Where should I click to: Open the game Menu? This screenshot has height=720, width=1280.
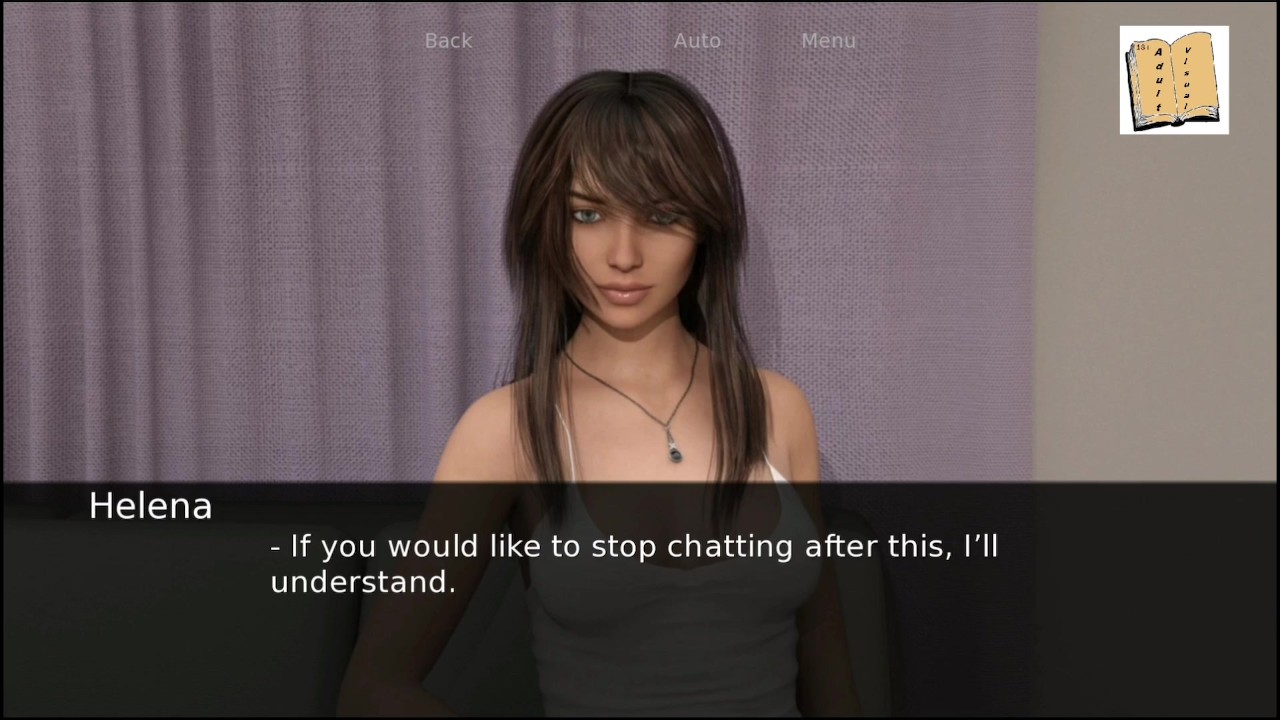tap(828, 41)
